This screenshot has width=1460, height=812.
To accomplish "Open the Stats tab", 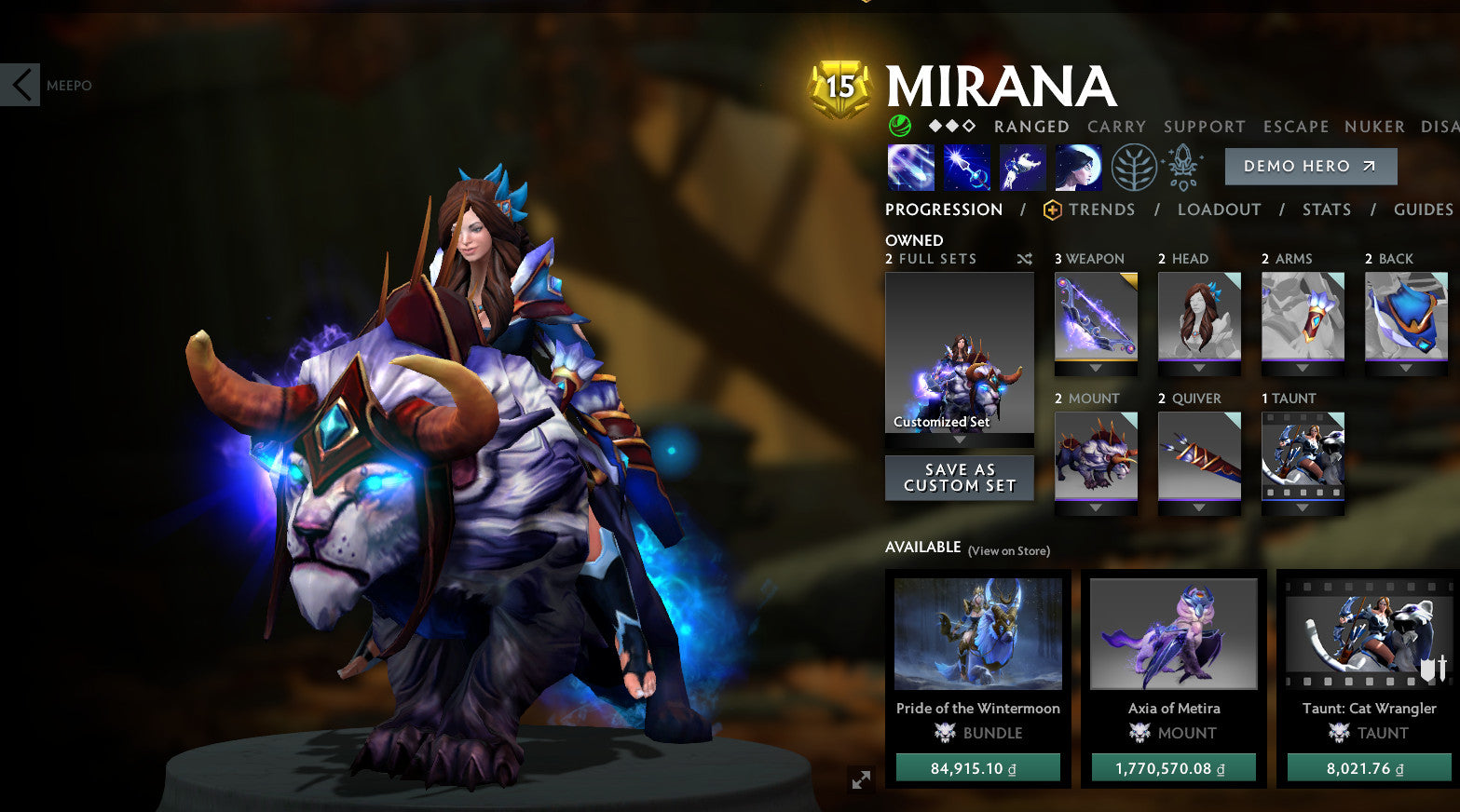I will coord(1327,210).
